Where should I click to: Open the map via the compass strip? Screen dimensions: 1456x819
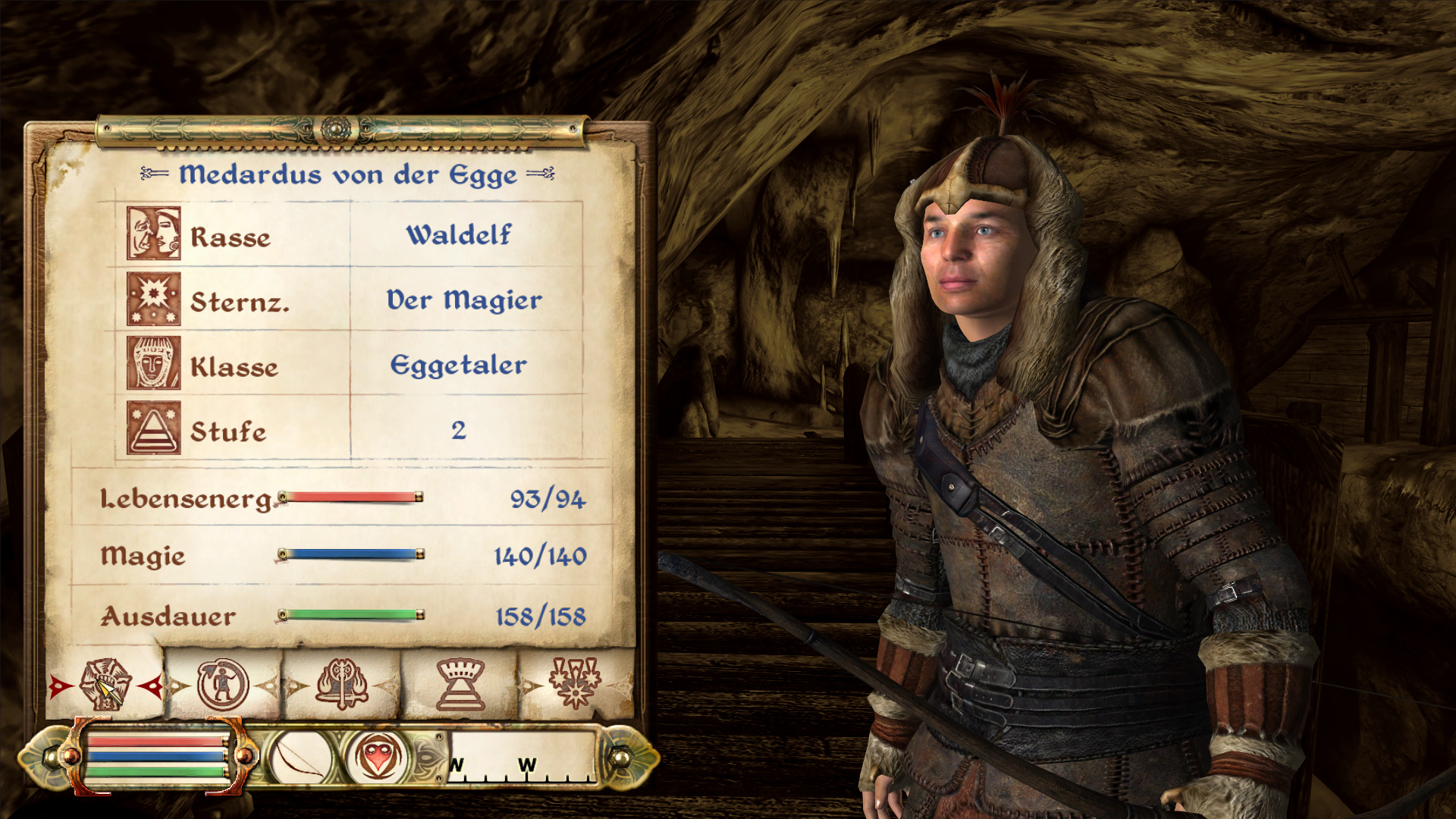point(523,757)
